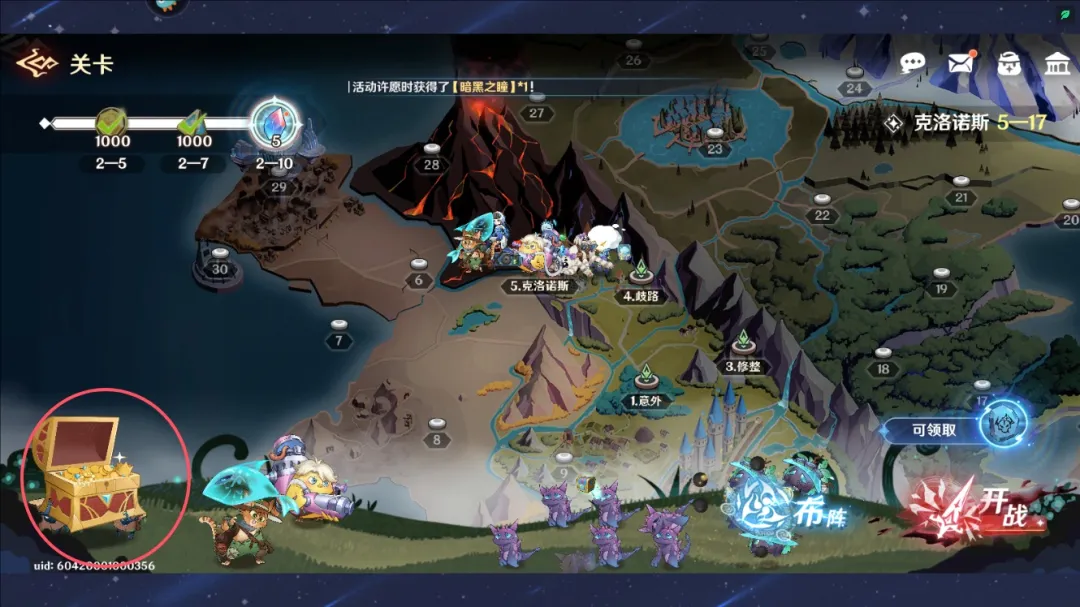Open the building-shaped hall icon

tap(1056, 64)
